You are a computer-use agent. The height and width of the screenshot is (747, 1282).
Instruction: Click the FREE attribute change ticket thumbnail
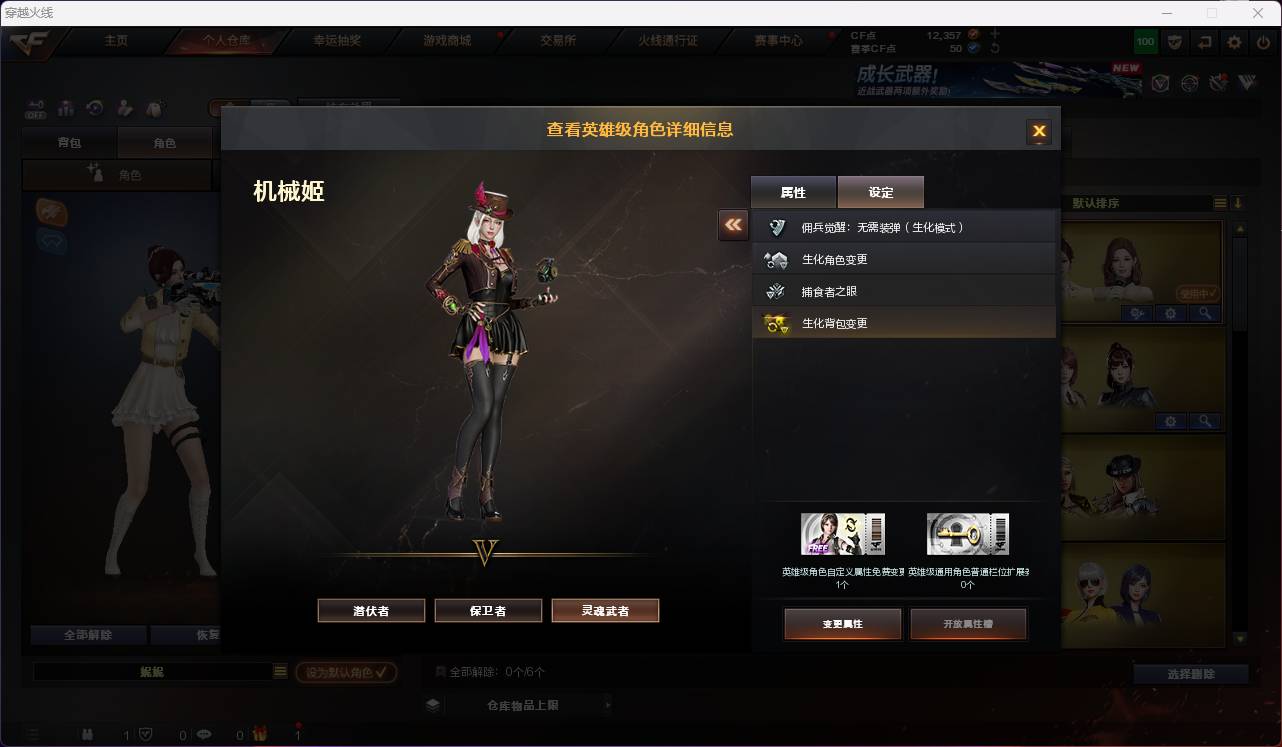[x=842, y=533]
